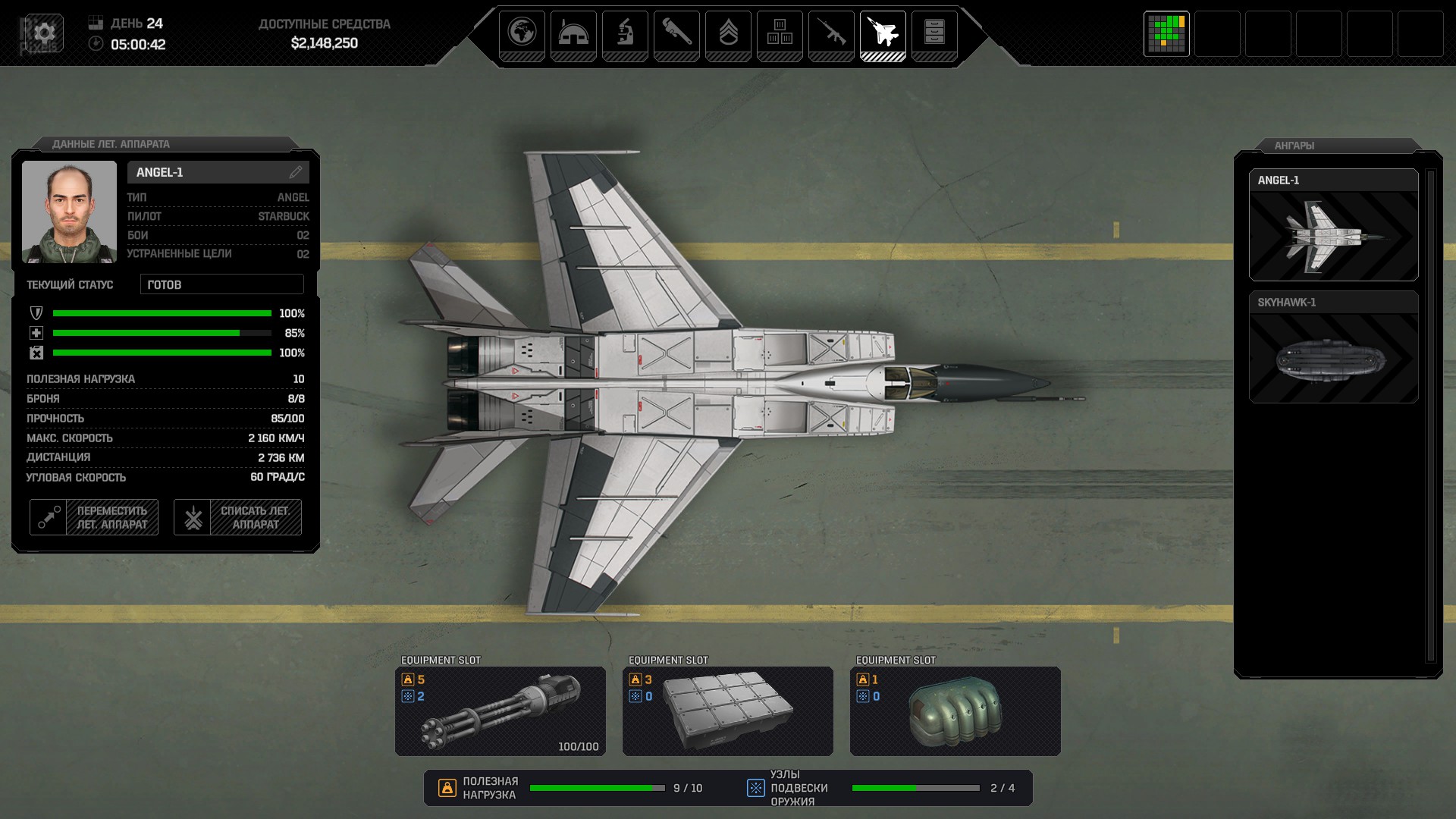Switch to the base hangar dome tab
1456x819 pixels.
[573, 34]
